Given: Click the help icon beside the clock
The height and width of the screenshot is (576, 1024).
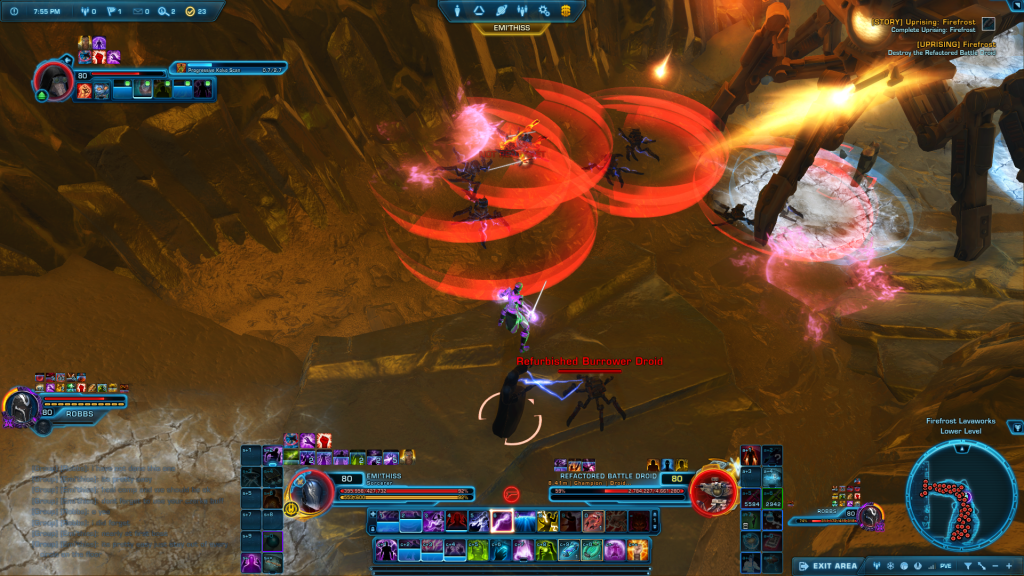Looking at the screenshot, I should 14,11.
